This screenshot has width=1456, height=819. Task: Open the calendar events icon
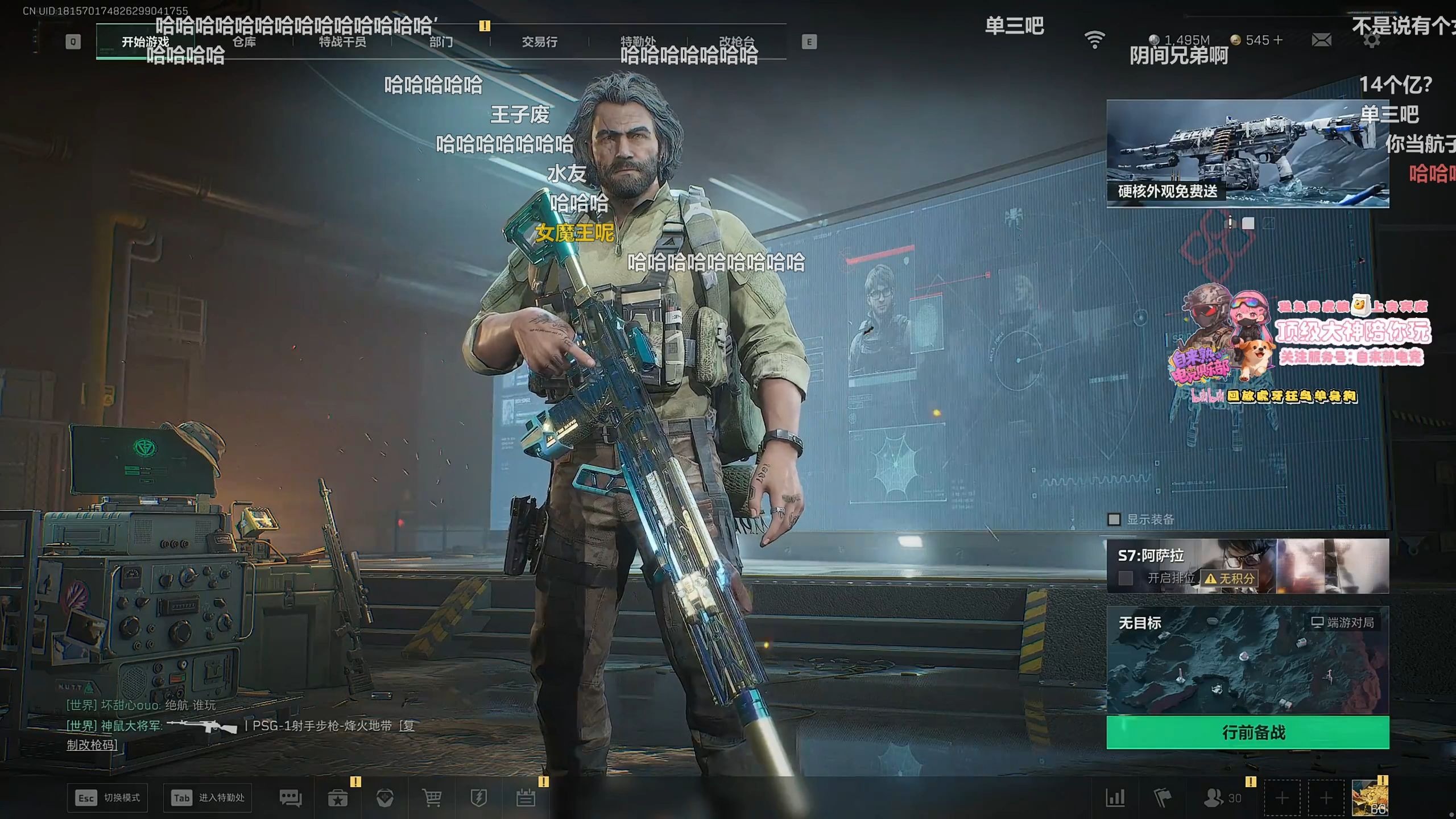pyautogui.click(x=526, y=799)
